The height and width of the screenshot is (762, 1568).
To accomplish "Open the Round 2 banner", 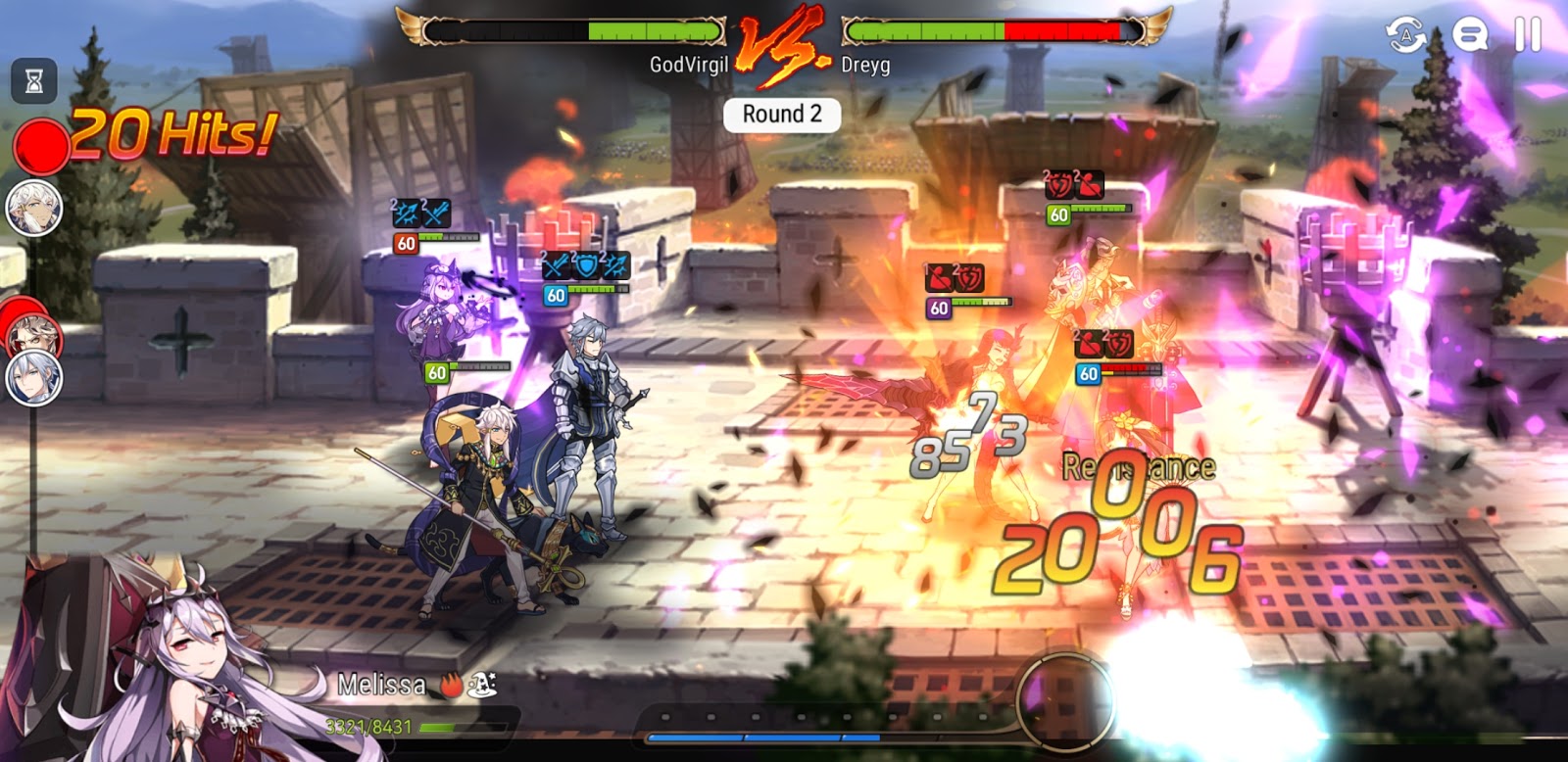I will pos(781,114).
